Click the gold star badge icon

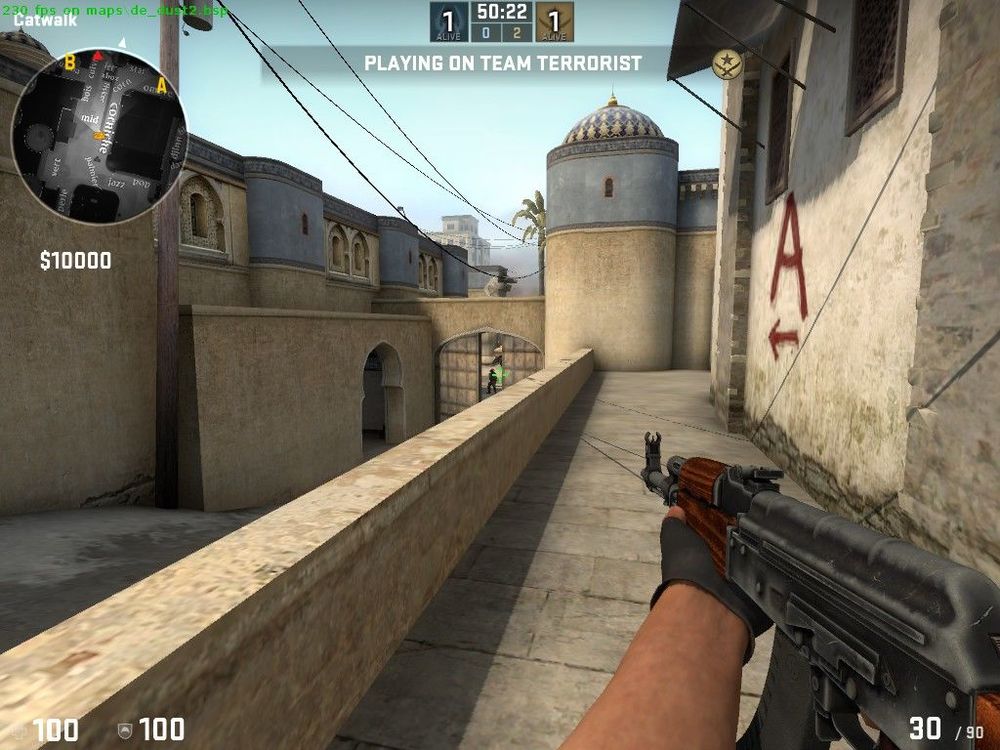(727, 64)
